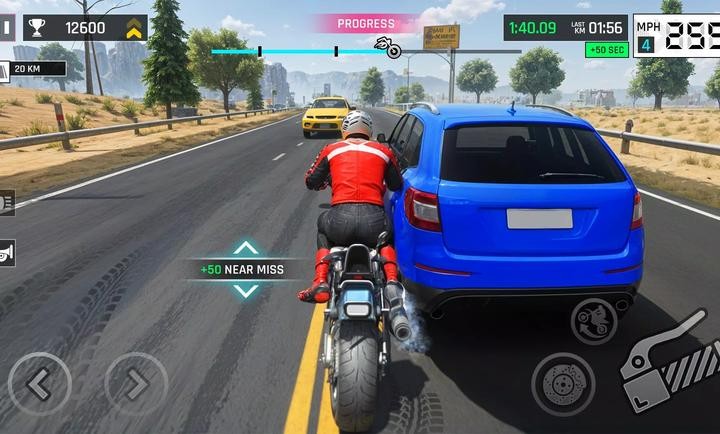Screen dimensions: 720x434
Task: Tap the brake disc button
Action: coord(563,385)
